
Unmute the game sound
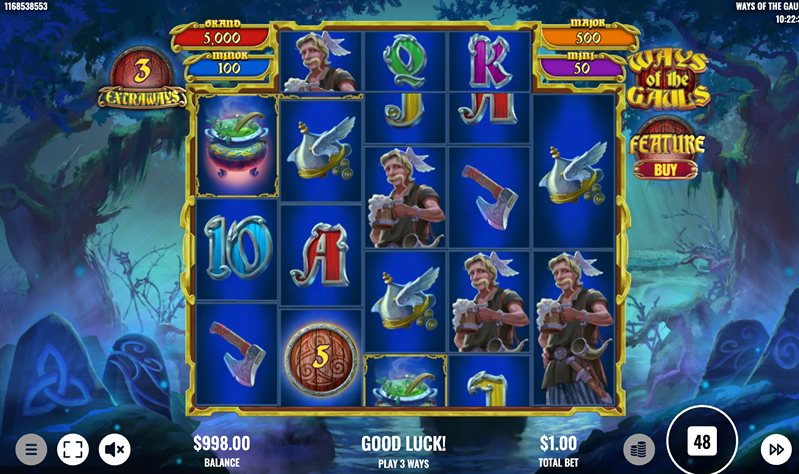coord(114,449)
